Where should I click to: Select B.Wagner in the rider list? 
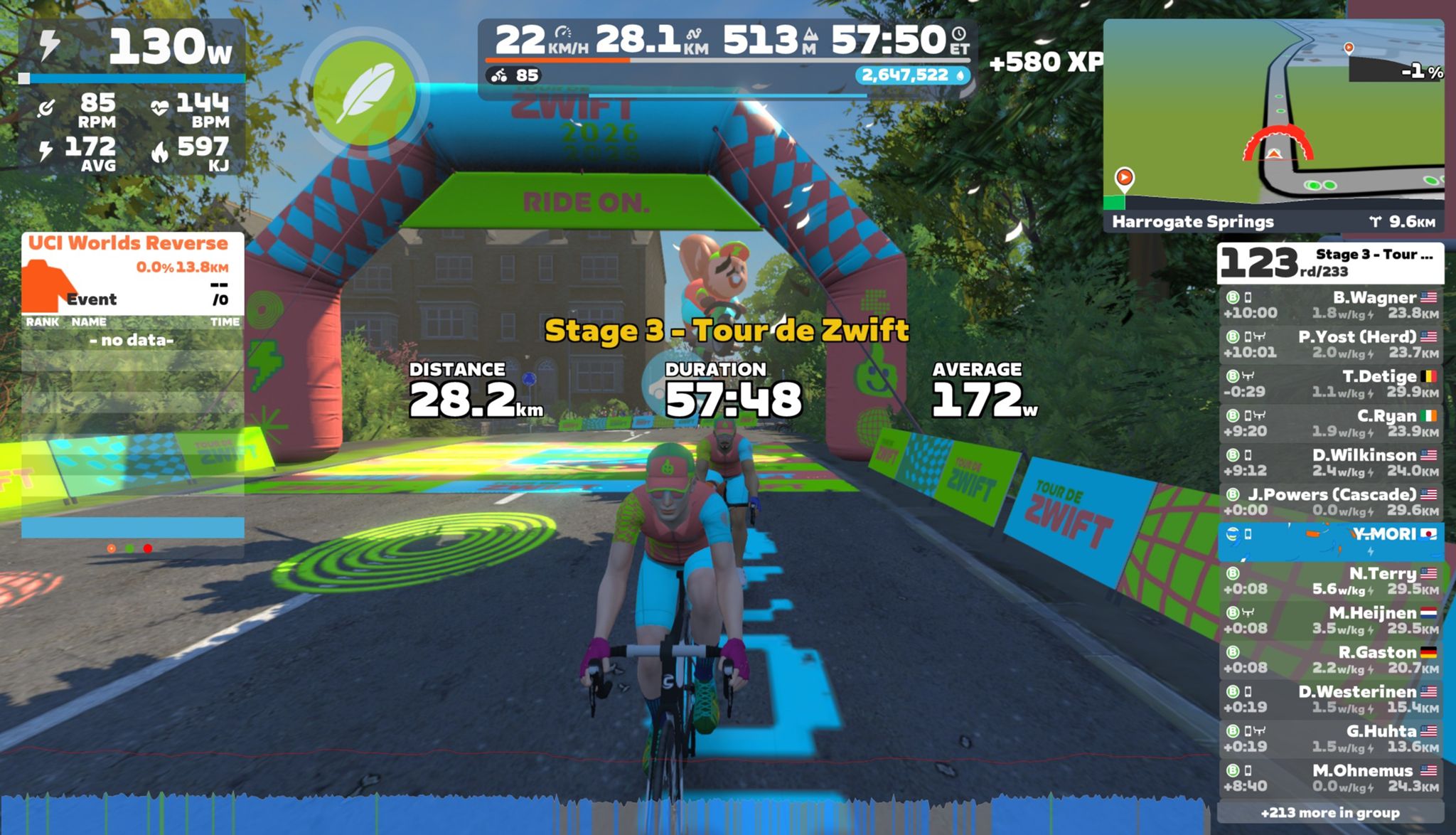point(1330,305)
